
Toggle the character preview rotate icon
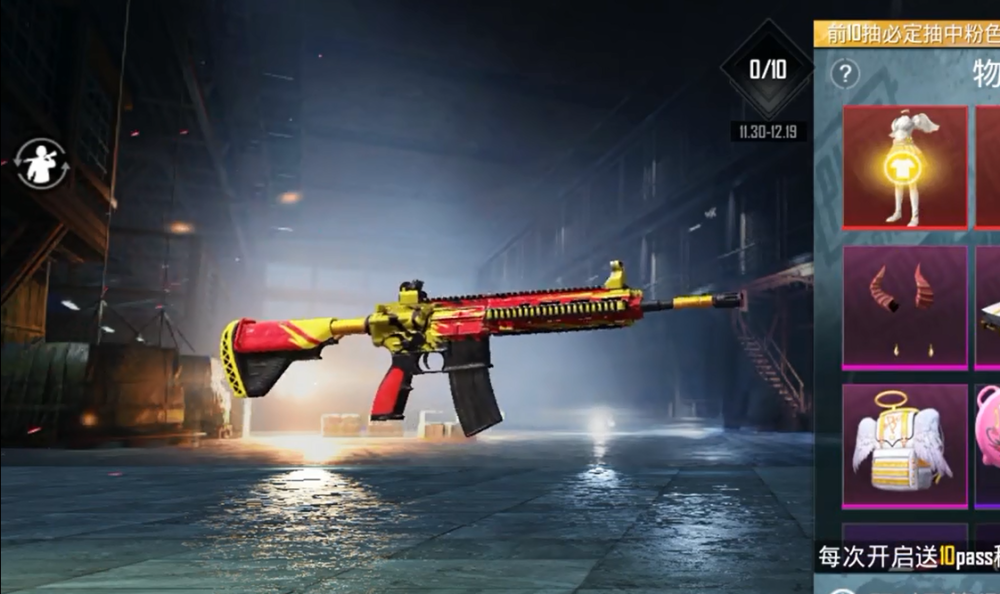pos(42,164)
